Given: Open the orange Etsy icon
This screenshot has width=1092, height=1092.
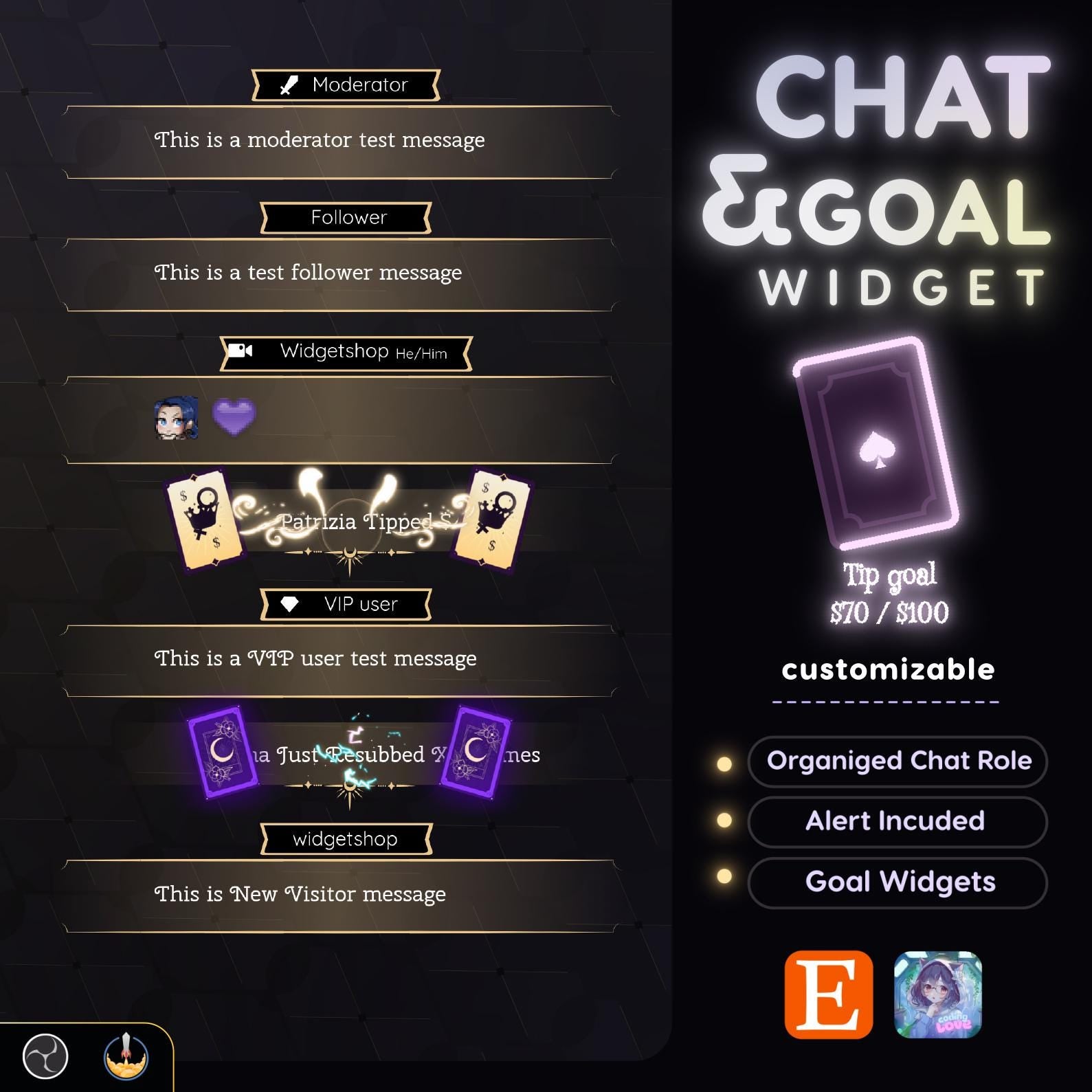Looking at the screenshot, I should pos(829,994).
